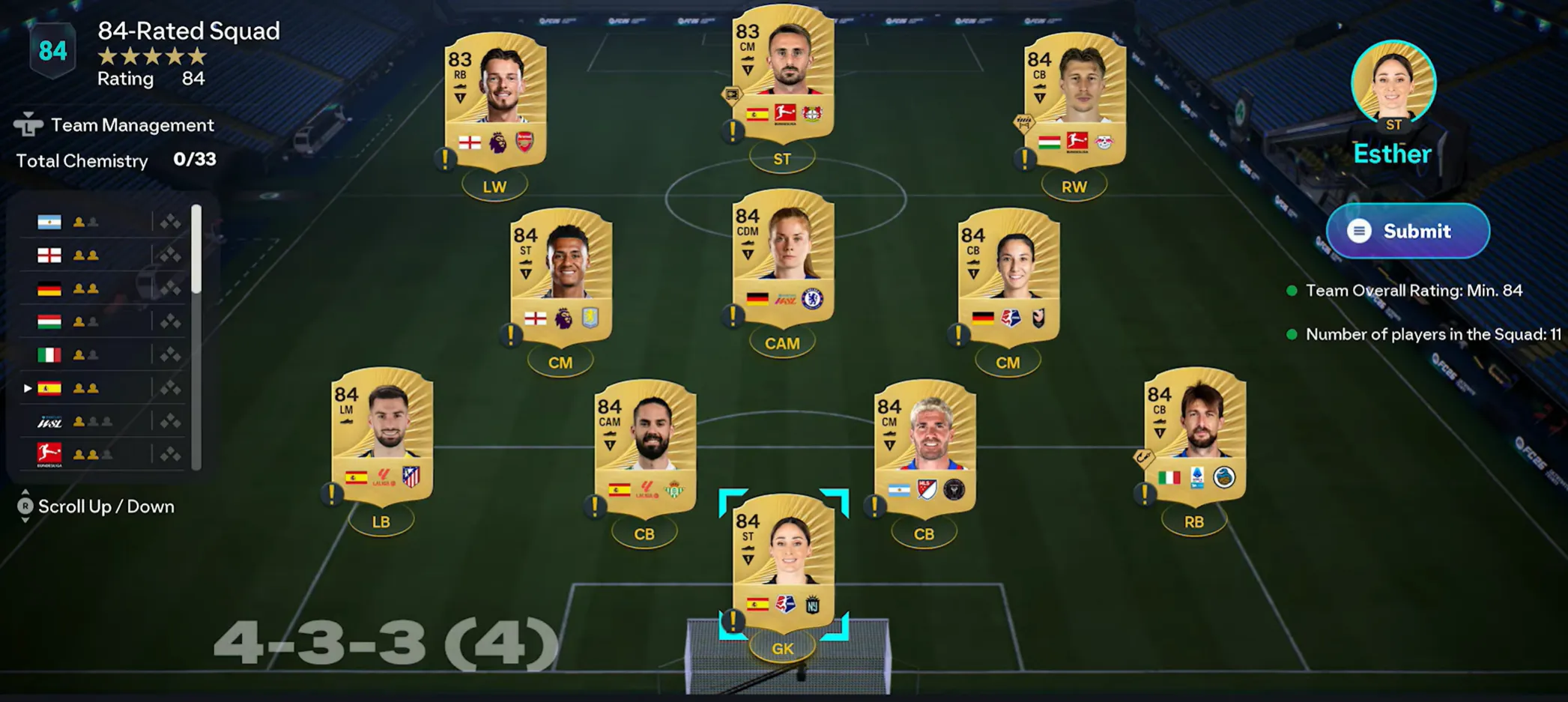Select the 84 CDM card at CAM
The image size is (1568, 702).
pos(782,256)
